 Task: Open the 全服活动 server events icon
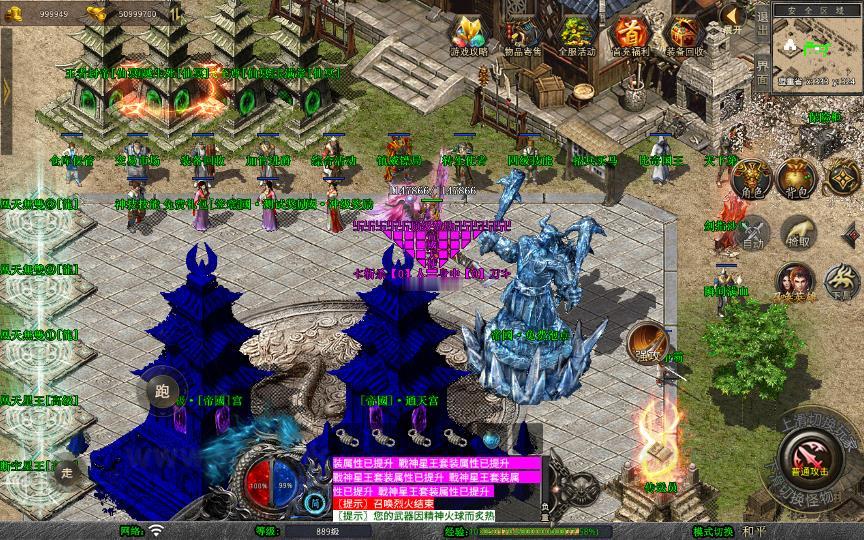(577, 33)
